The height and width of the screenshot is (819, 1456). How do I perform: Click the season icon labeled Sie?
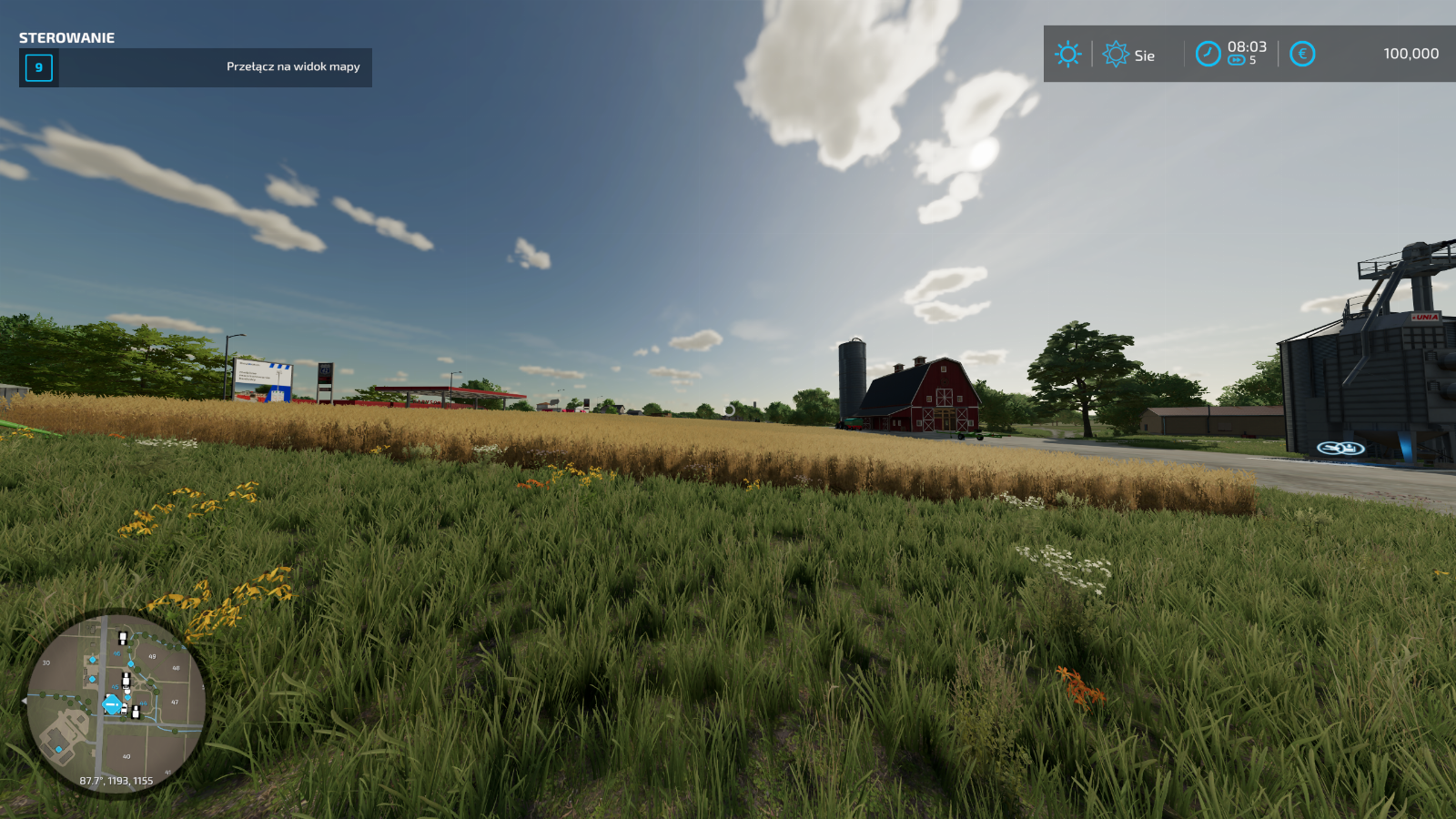tap(1115, 55)
